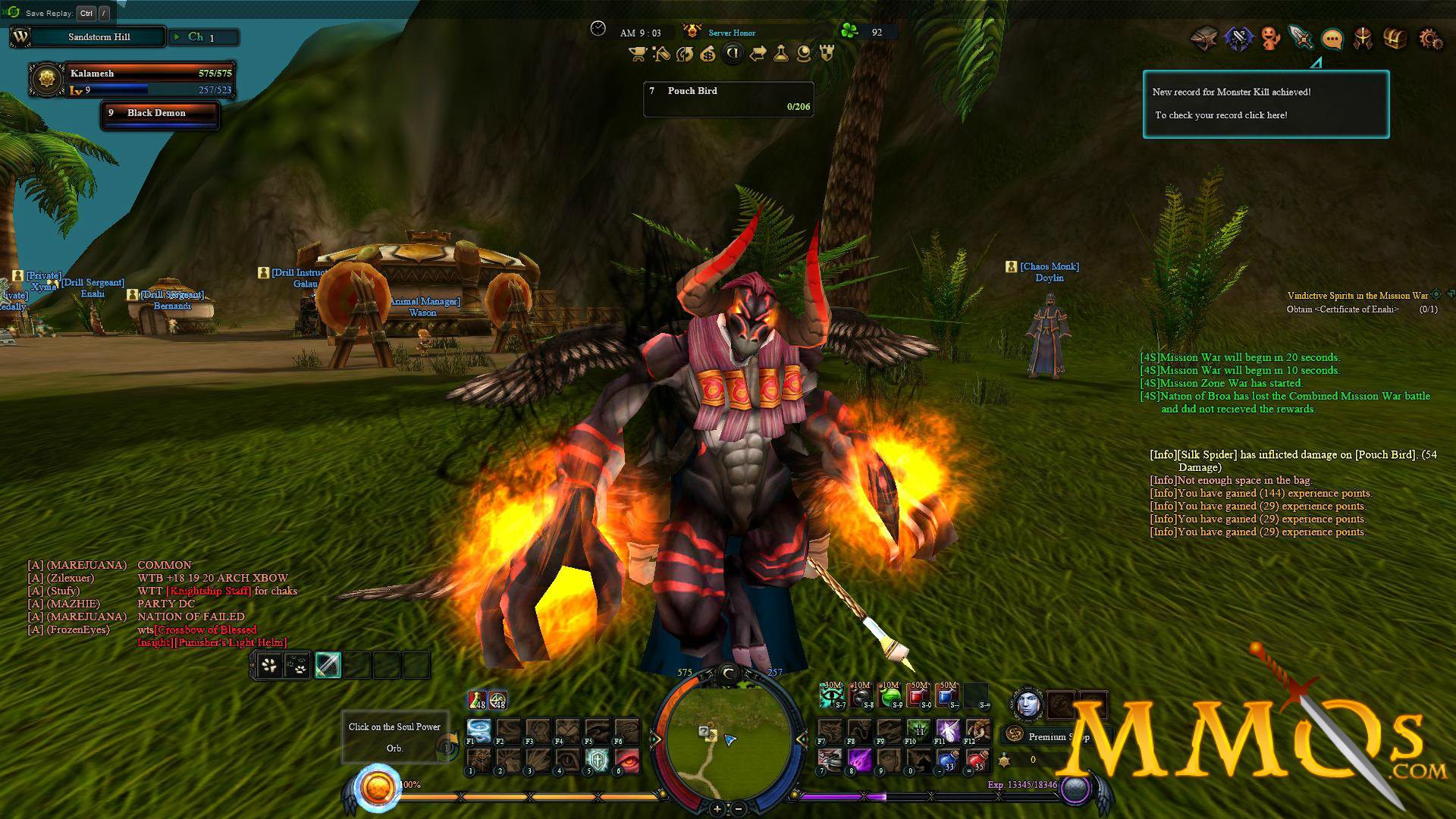Click the money bag icon

tap(708, 54)
